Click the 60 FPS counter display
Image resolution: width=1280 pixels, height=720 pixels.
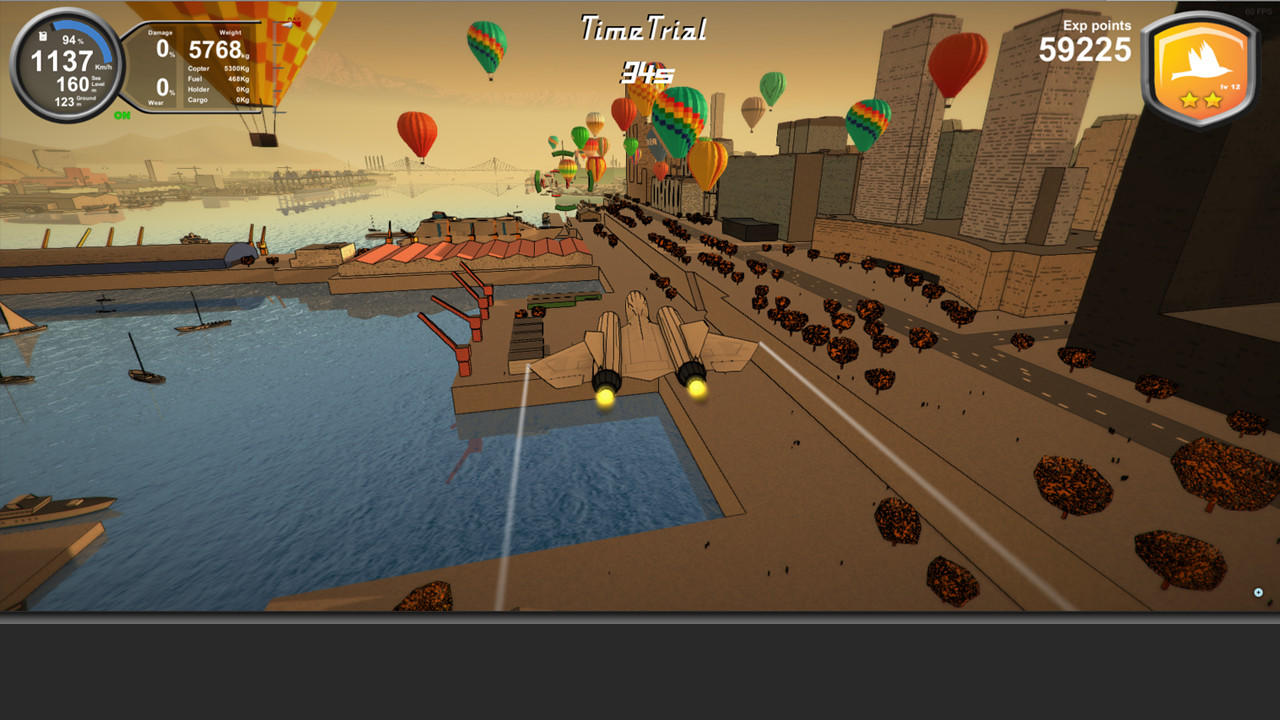pos(1259,12)
